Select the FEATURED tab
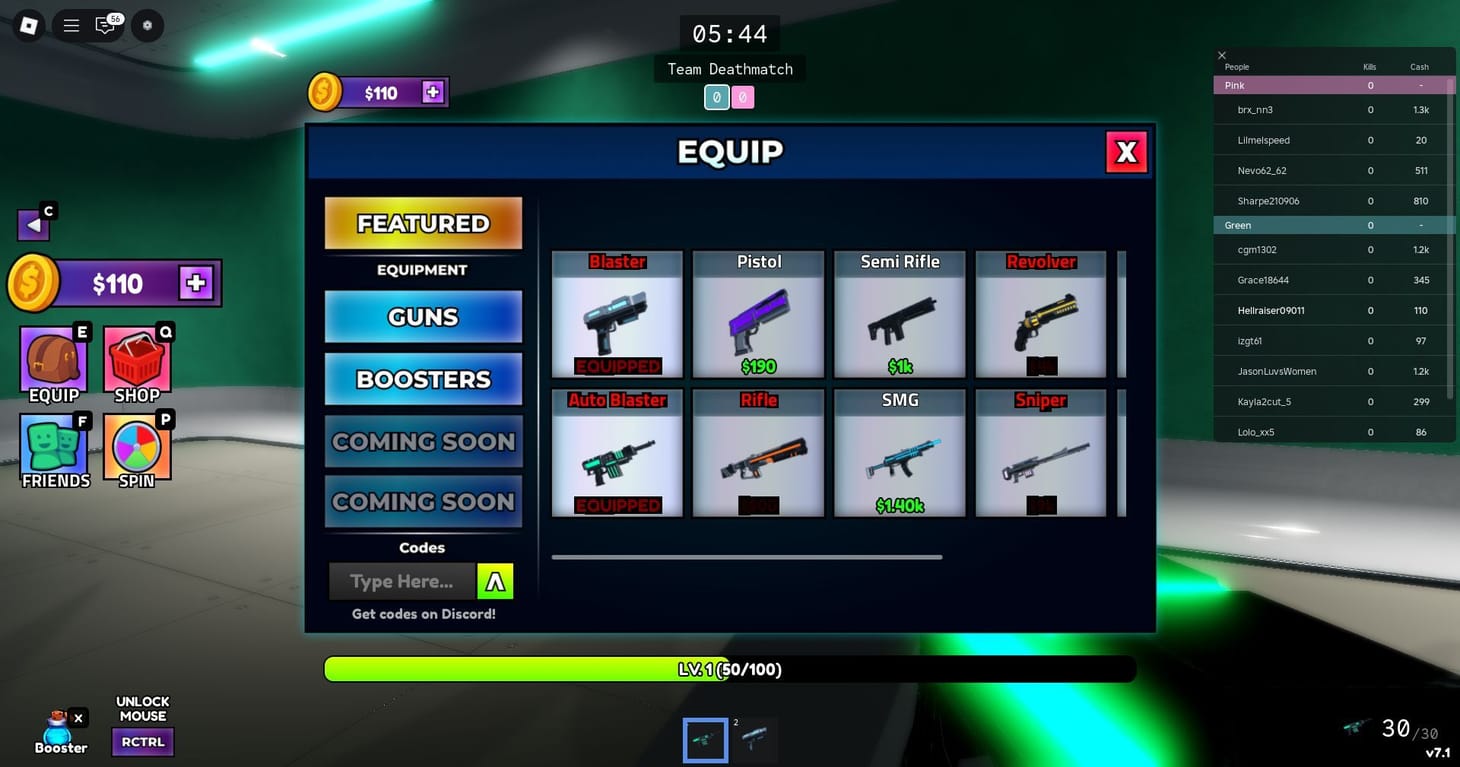Screen dimensions: 1460x767 click(x=422, y=223)
